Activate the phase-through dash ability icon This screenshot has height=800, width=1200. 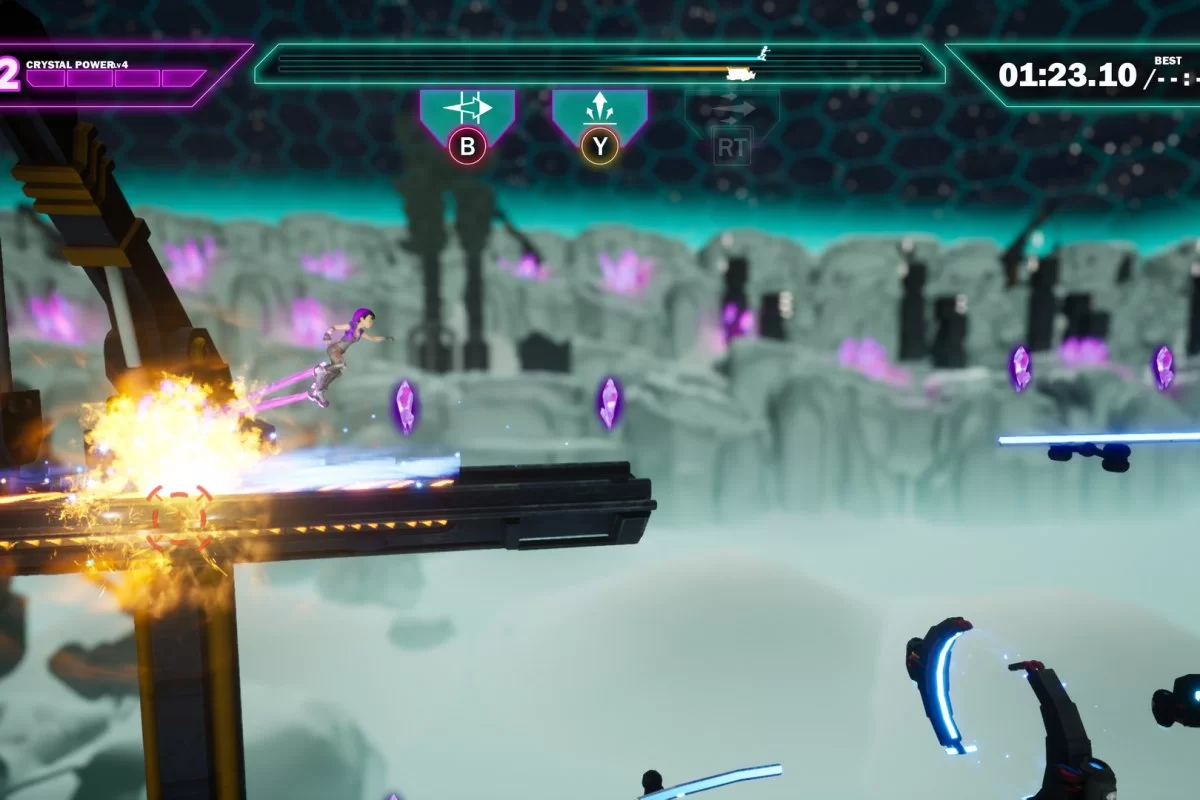point(467,109)
